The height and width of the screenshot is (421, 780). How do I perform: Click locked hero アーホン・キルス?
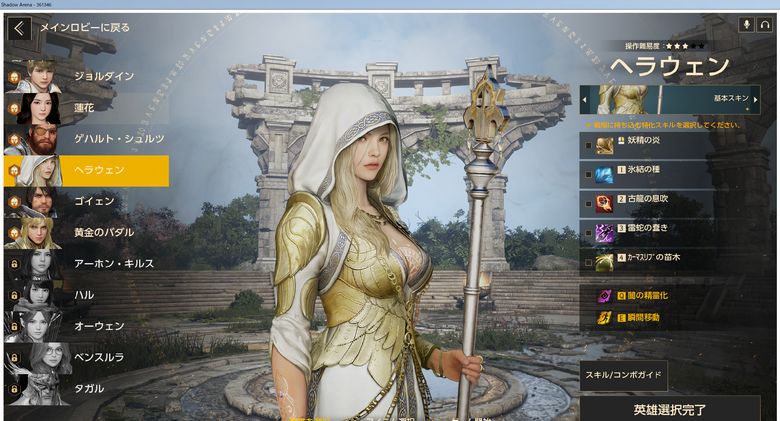click(x=85, y=263)
